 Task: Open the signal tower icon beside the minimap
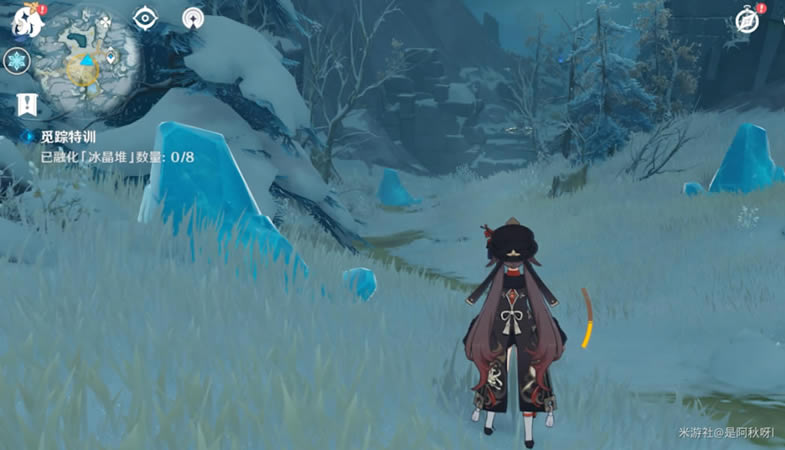(x=193, y=19)
